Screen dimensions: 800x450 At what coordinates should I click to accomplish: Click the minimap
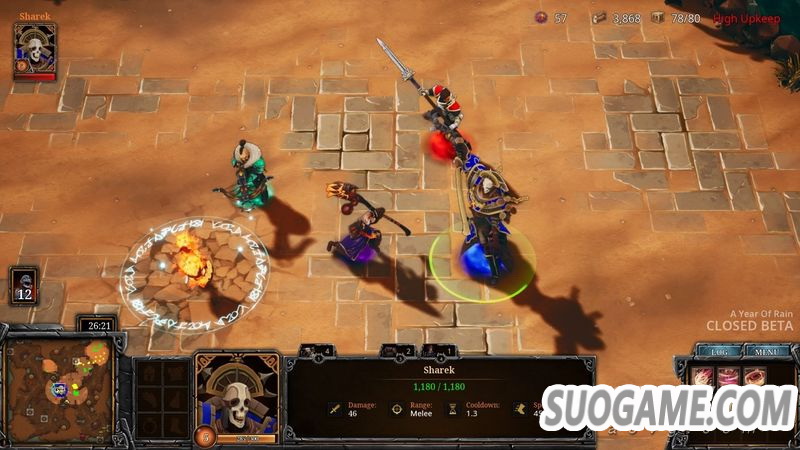tap(59, 387)
